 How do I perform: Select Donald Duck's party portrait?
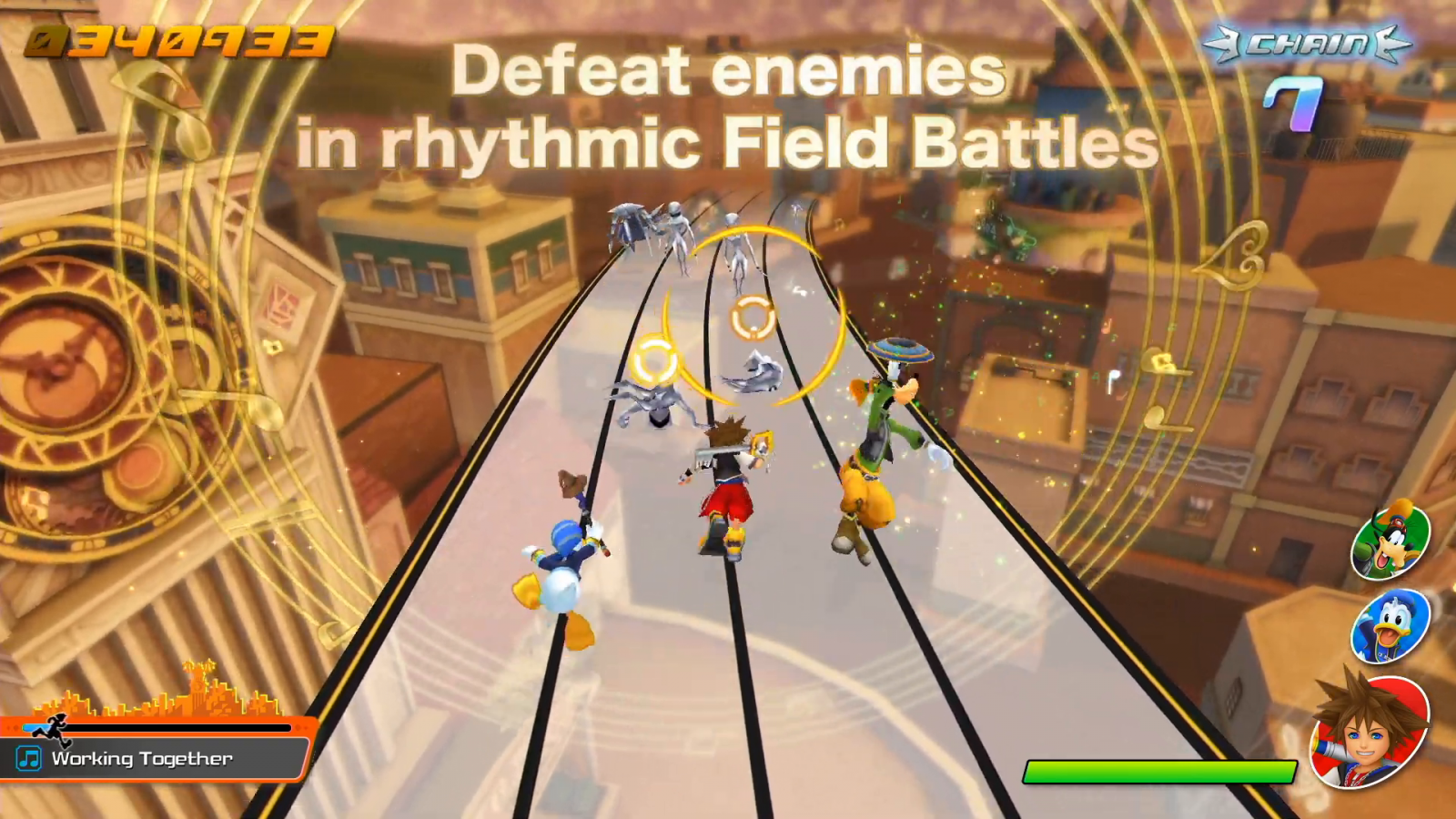(x=1390, y=626)
